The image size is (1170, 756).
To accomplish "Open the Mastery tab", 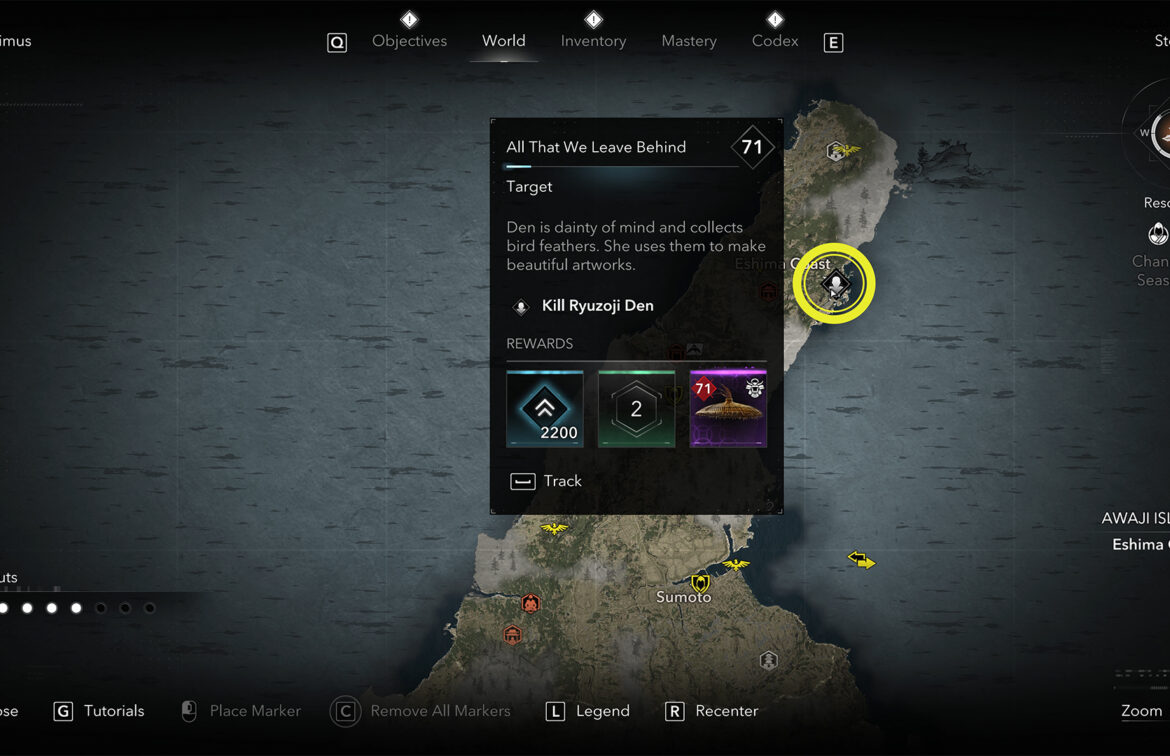I will click(x=689, y=41).
